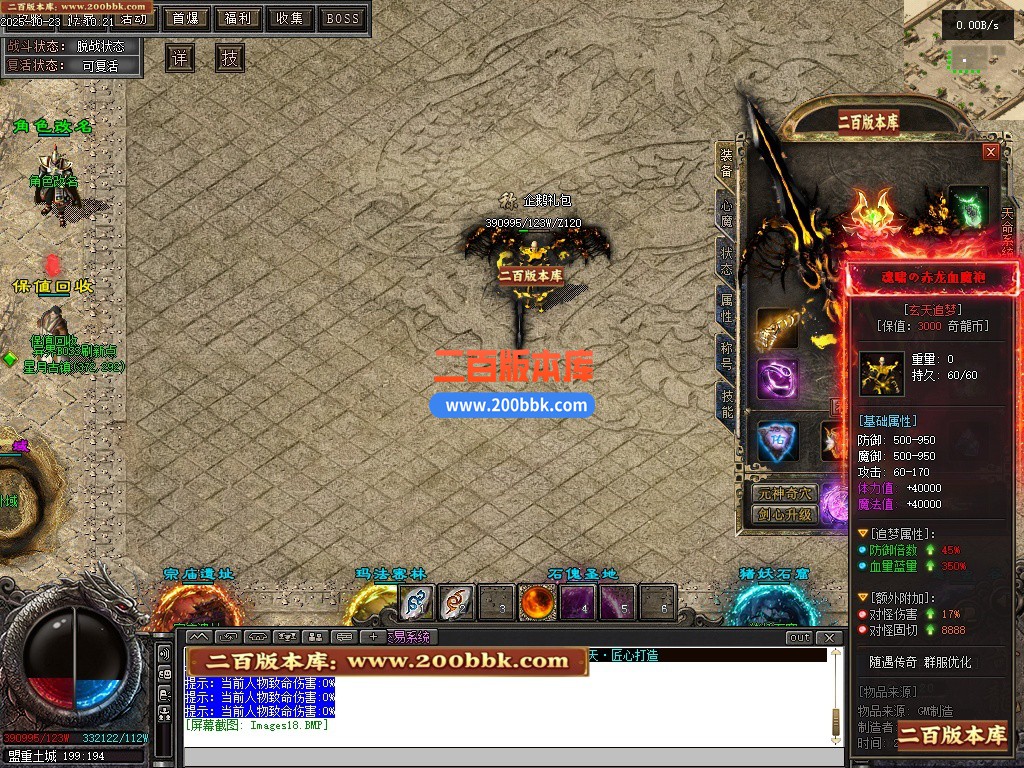Close the character equipment panel
The image size is (1024, 768).
coord(991,152)
